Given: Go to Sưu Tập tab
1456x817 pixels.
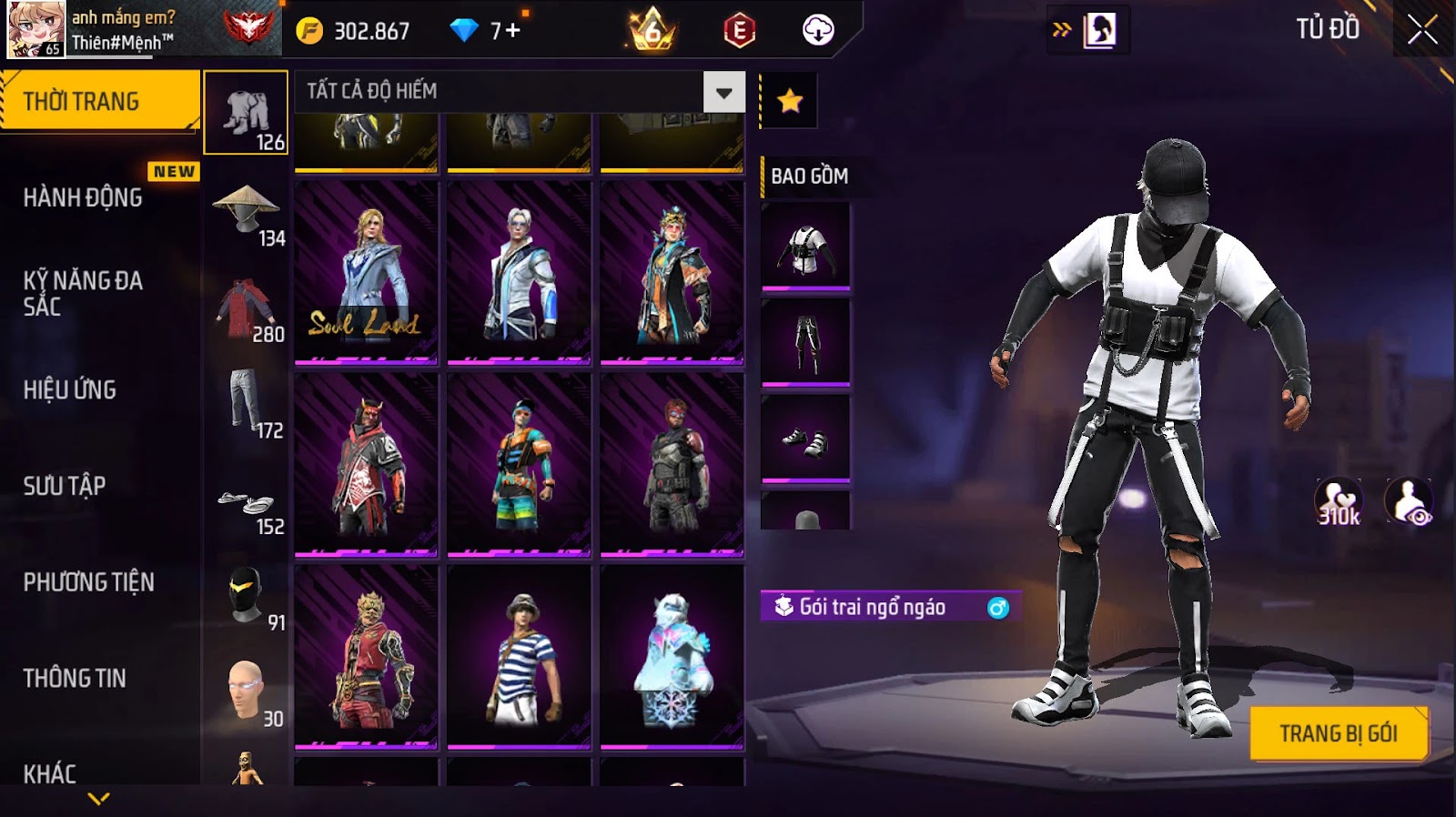Looking at the screenshot, I should pyautogui.click(x=65, y=486).
